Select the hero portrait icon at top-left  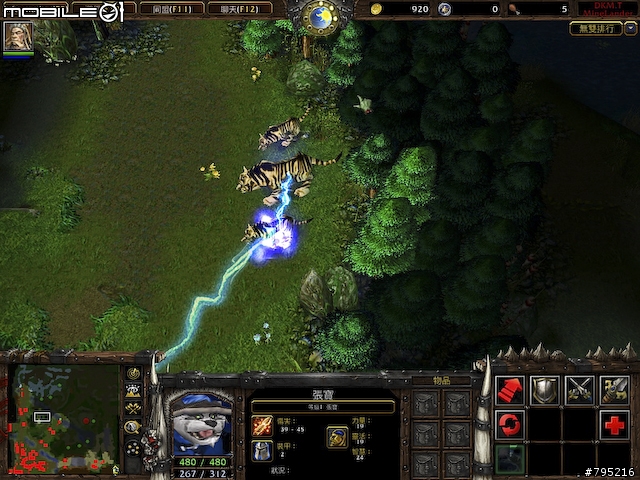point(18,36)
